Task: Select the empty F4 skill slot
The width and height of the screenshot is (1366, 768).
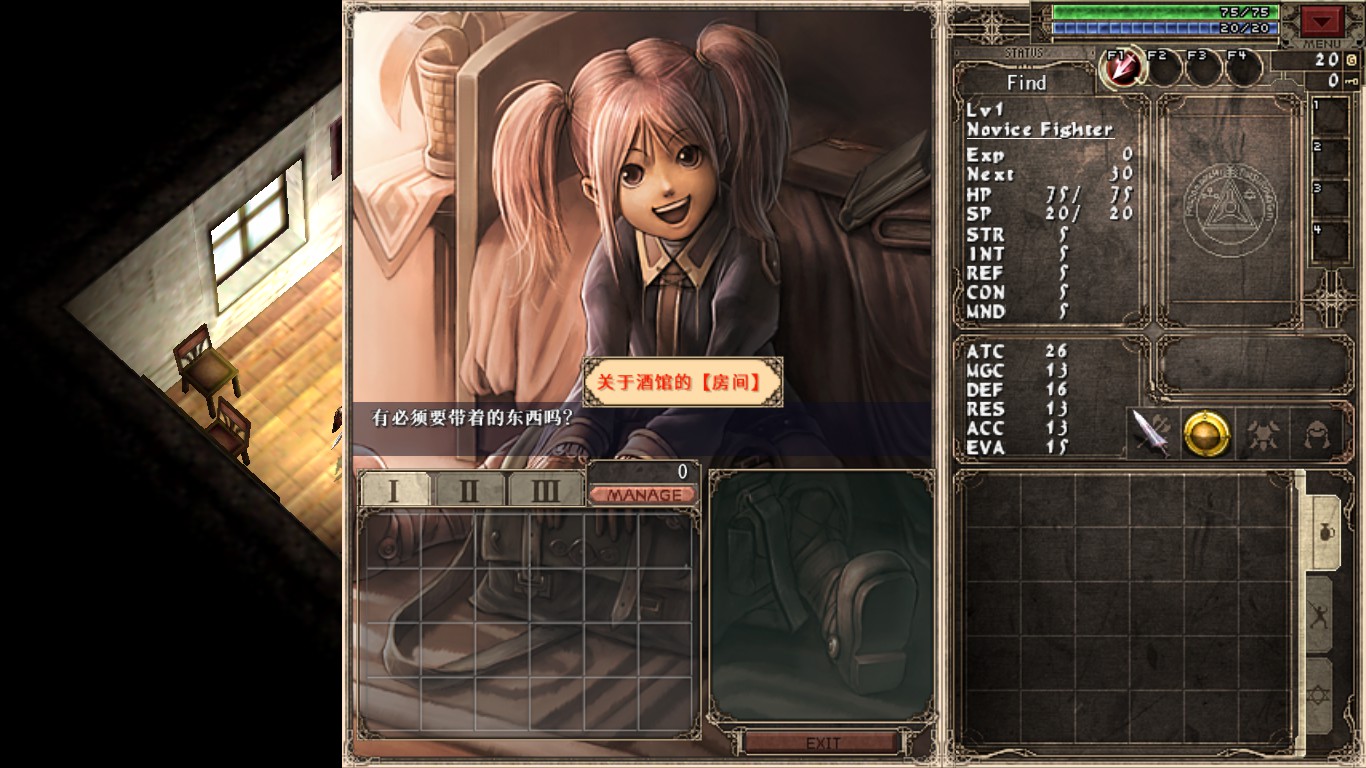Action: point(1242,68)
